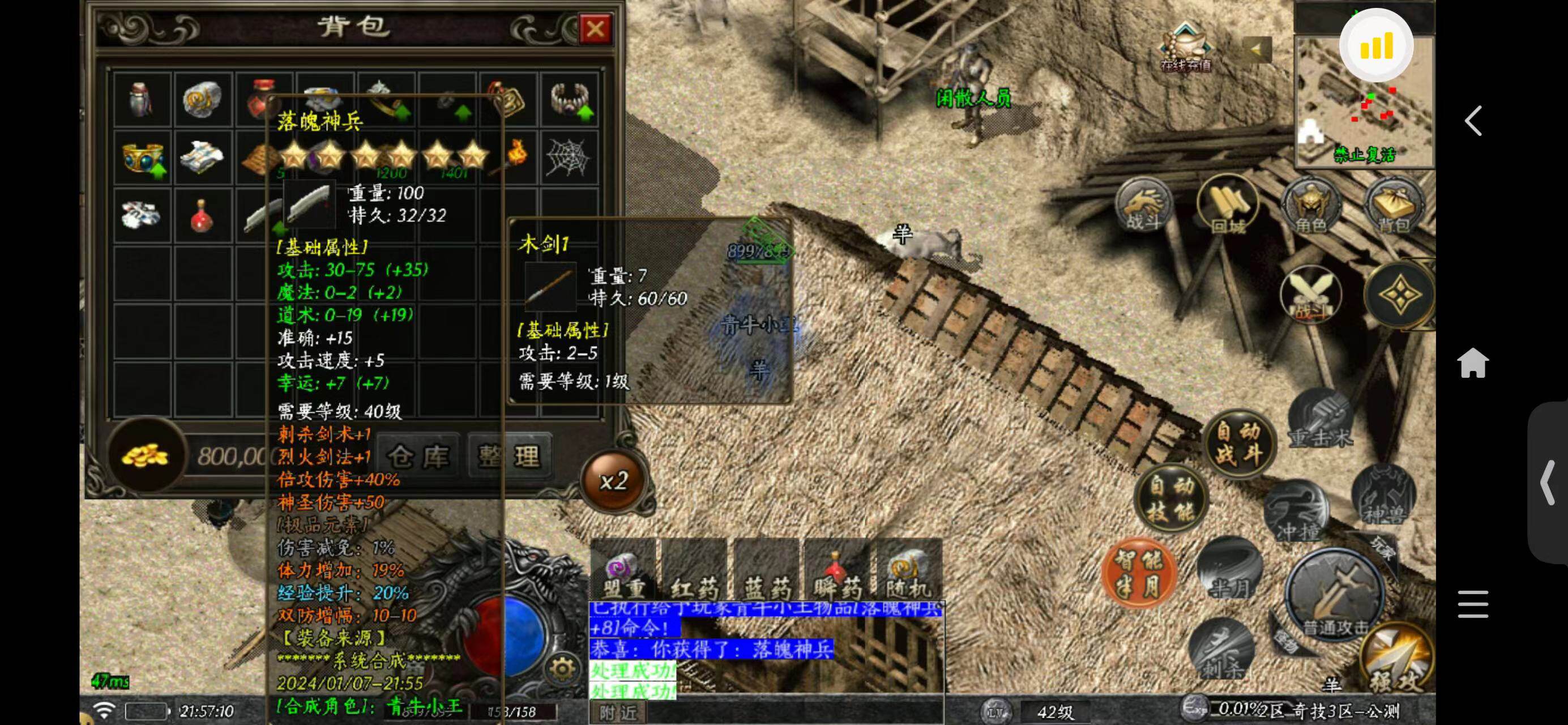The image size is (1568, 725).
Task: Open the gear settings icon
Action: (x=562, y=669)
